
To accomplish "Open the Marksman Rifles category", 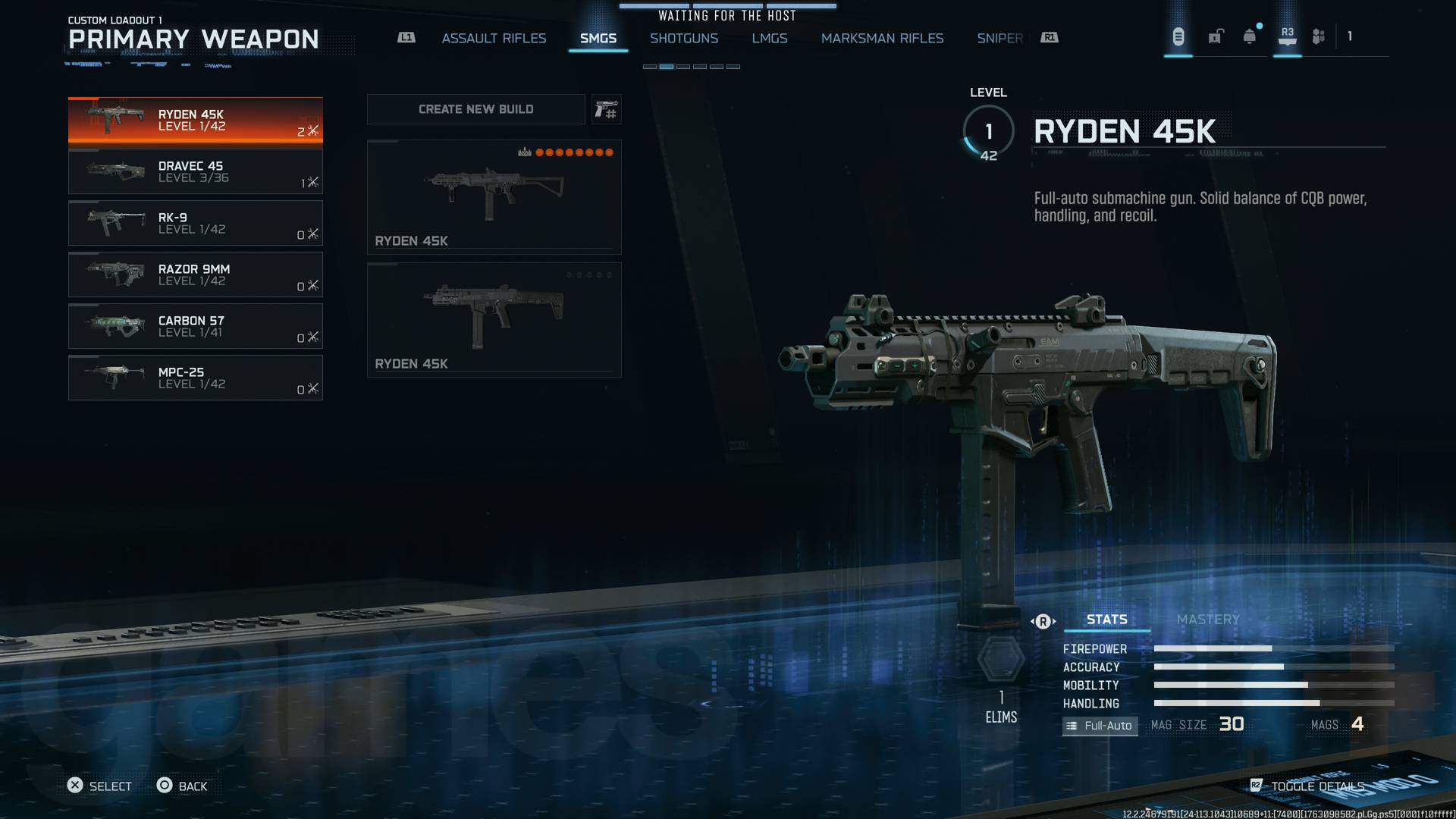I will [x=882, y=38].
